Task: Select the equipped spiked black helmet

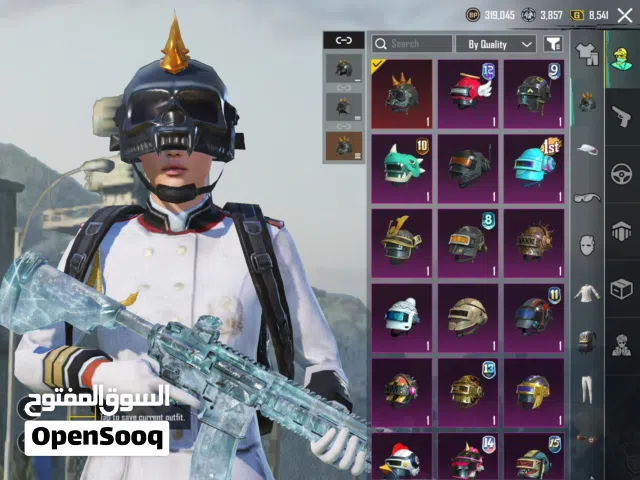Action: coord(402,93)
